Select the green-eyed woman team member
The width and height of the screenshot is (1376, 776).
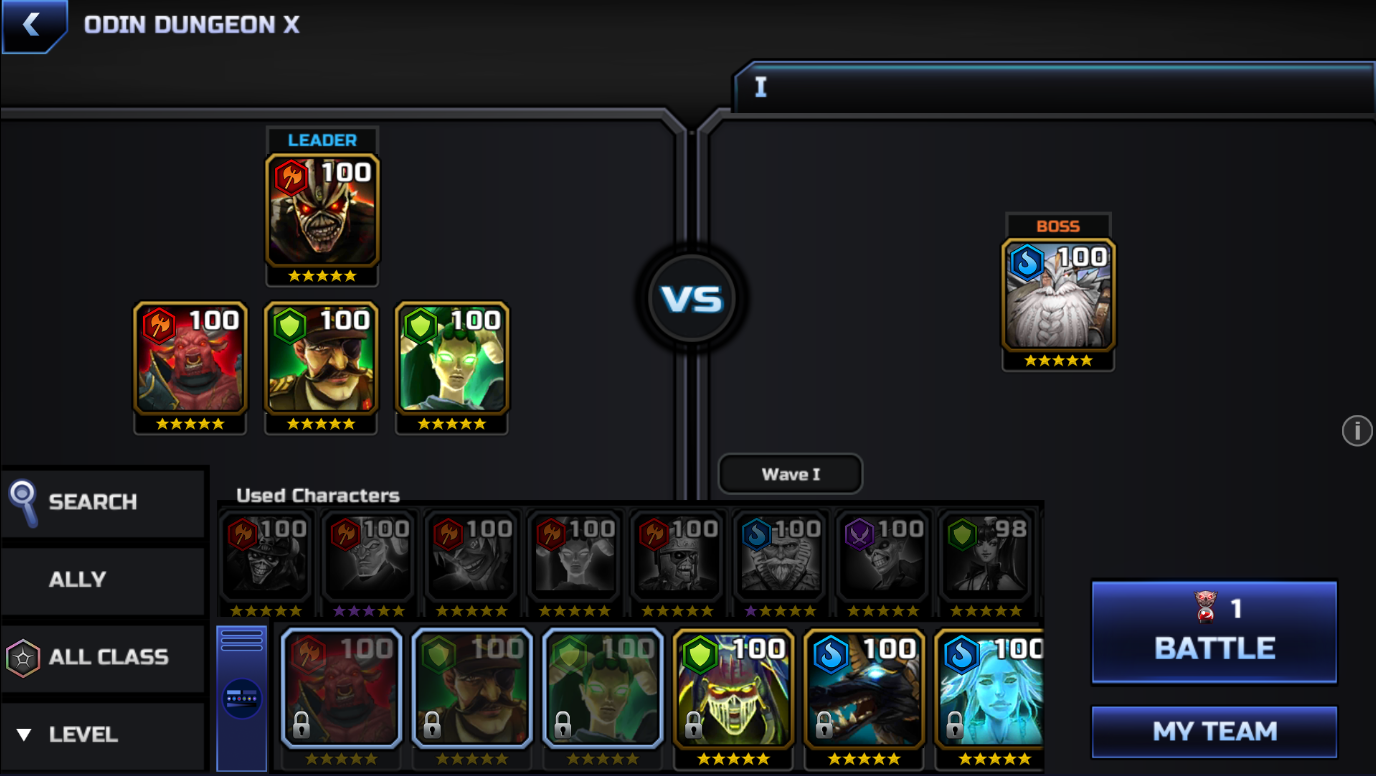coord(452,360)
